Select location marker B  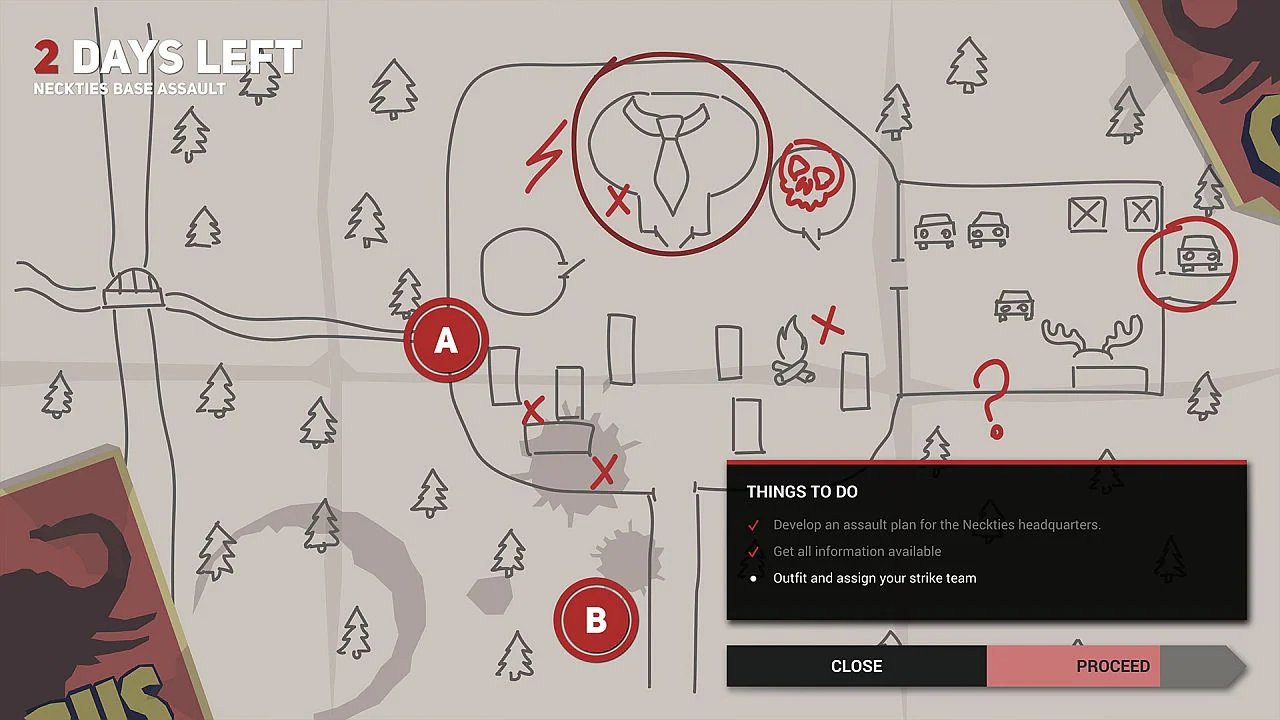(596, 619)
